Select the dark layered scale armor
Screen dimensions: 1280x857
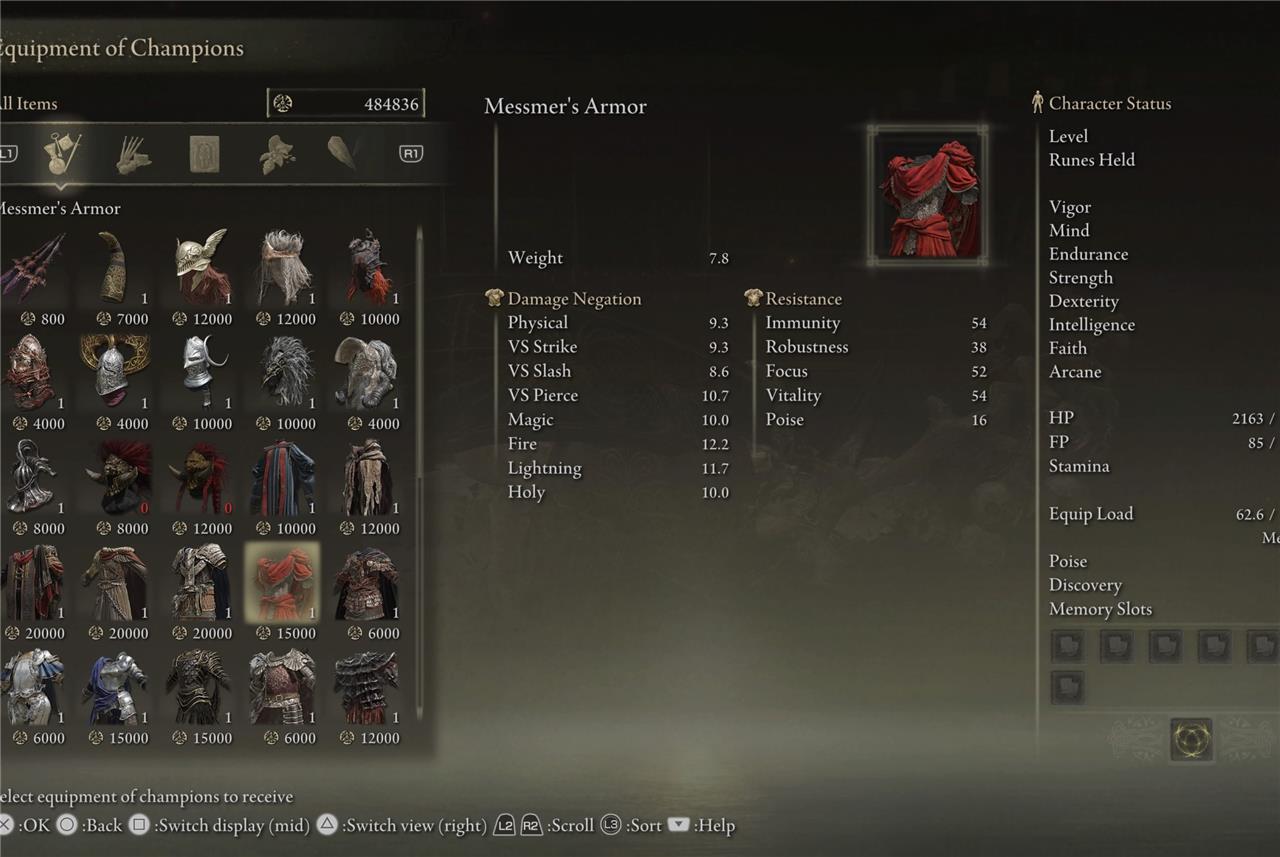click(x=368, y=687)
